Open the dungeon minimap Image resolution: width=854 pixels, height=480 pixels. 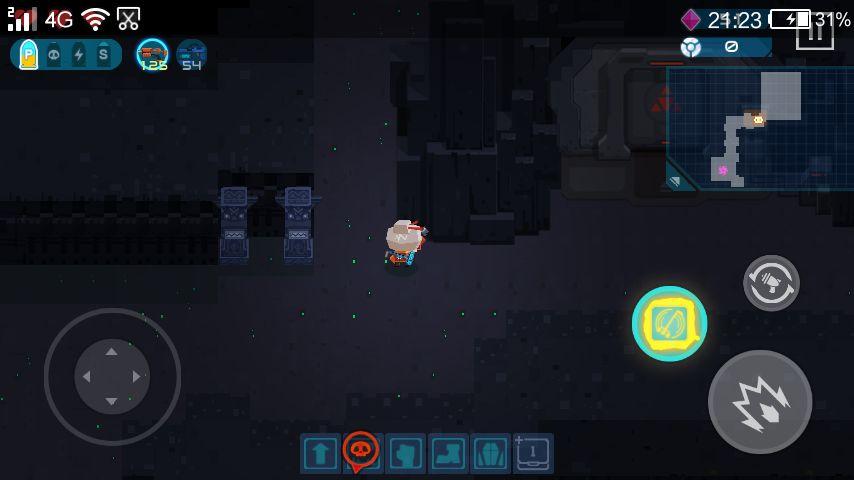[760, 126]
